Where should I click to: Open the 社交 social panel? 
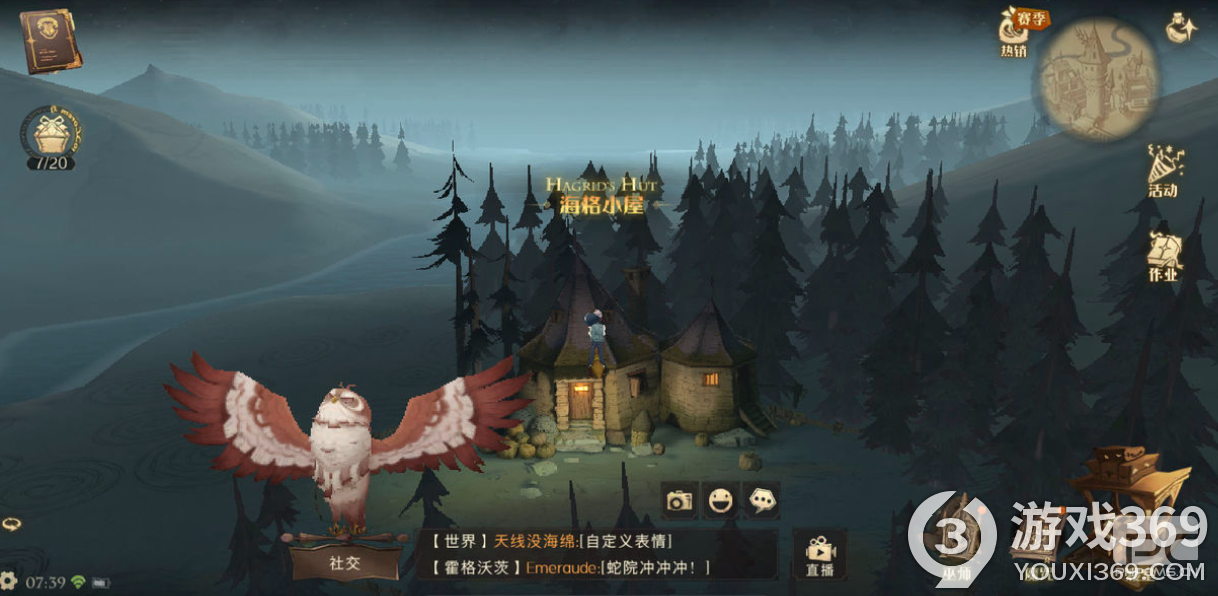(x=343, y=562)
